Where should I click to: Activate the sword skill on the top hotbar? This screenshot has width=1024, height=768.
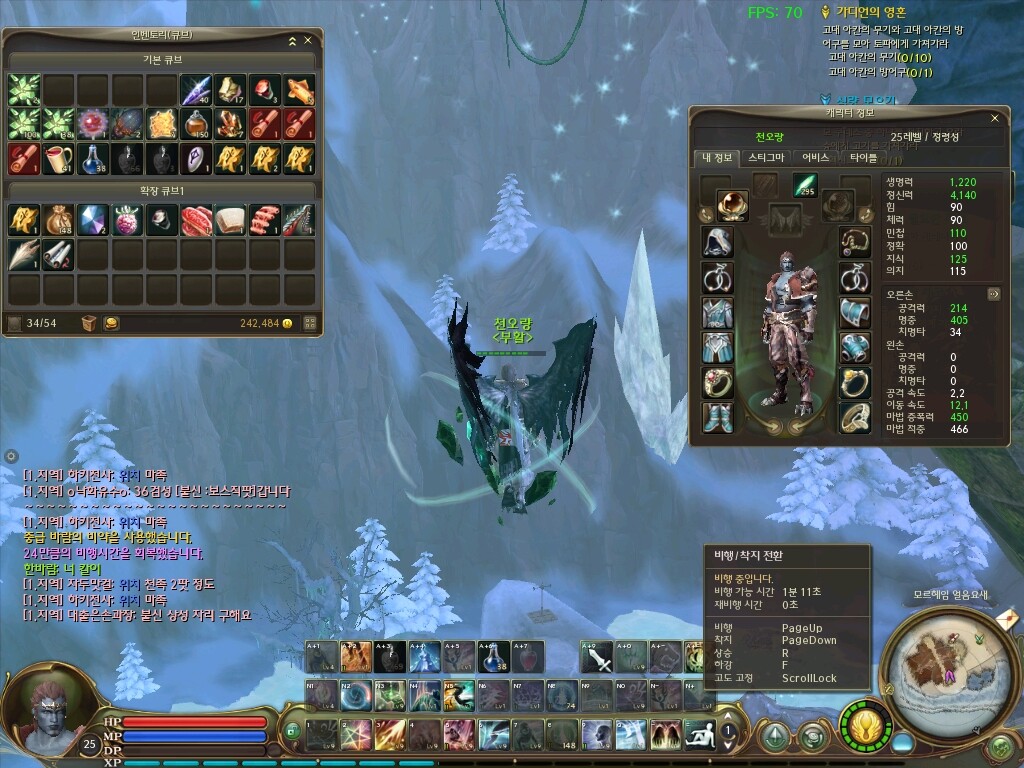tap(597, 657)
